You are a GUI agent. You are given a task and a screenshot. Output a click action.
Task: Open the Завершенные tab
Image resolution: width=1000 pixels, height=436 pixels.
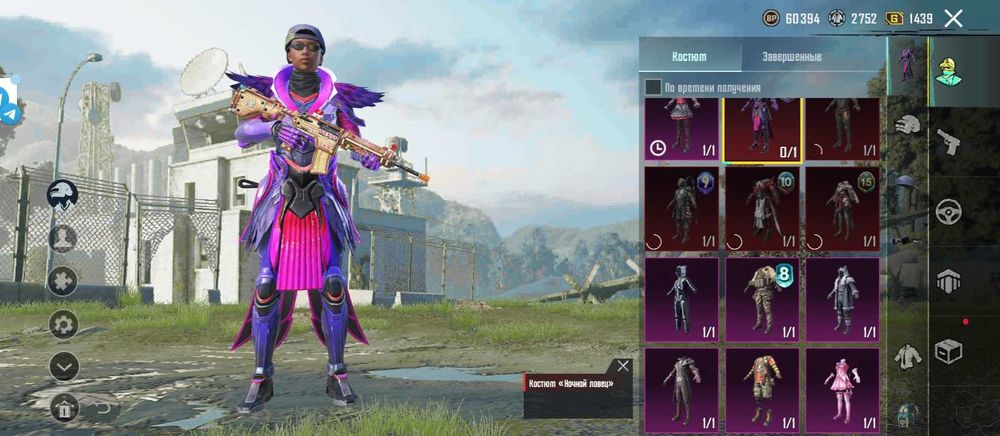(792, 57)
